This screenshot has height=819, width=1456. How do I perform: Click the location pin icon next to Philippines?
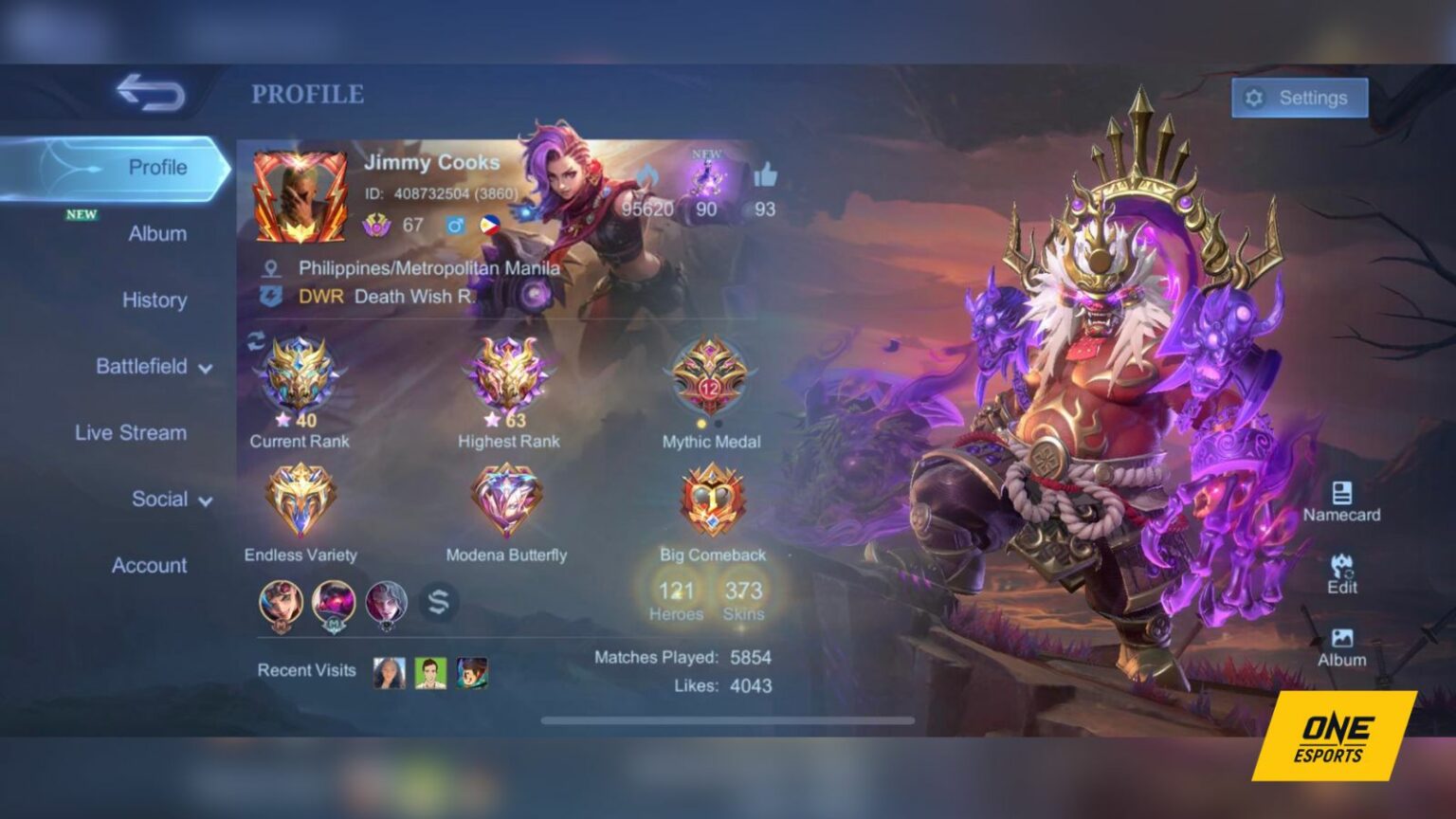(x=271, y=268)
